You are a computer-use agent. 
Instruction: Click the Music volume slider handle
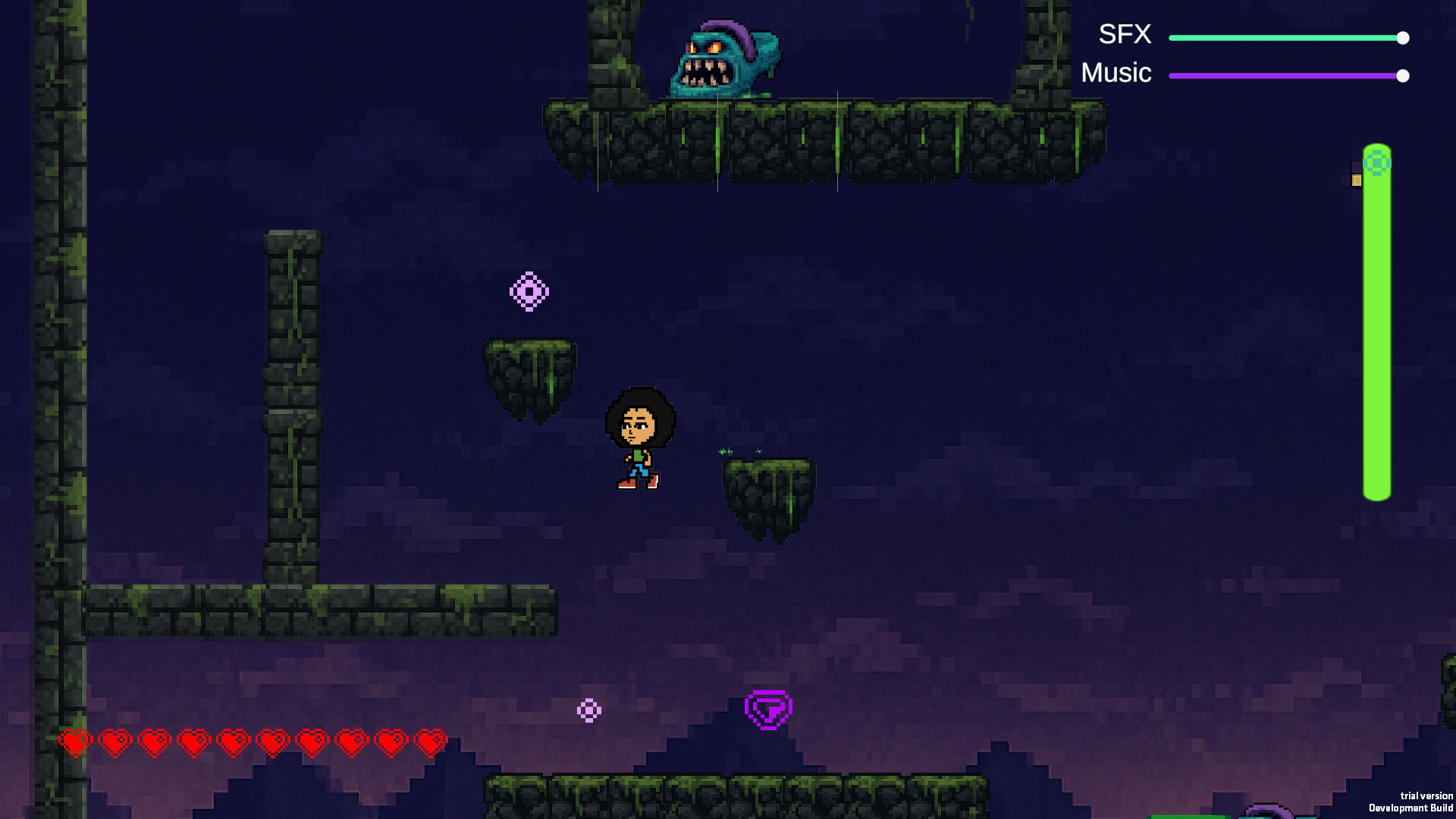pos(1404,75)
